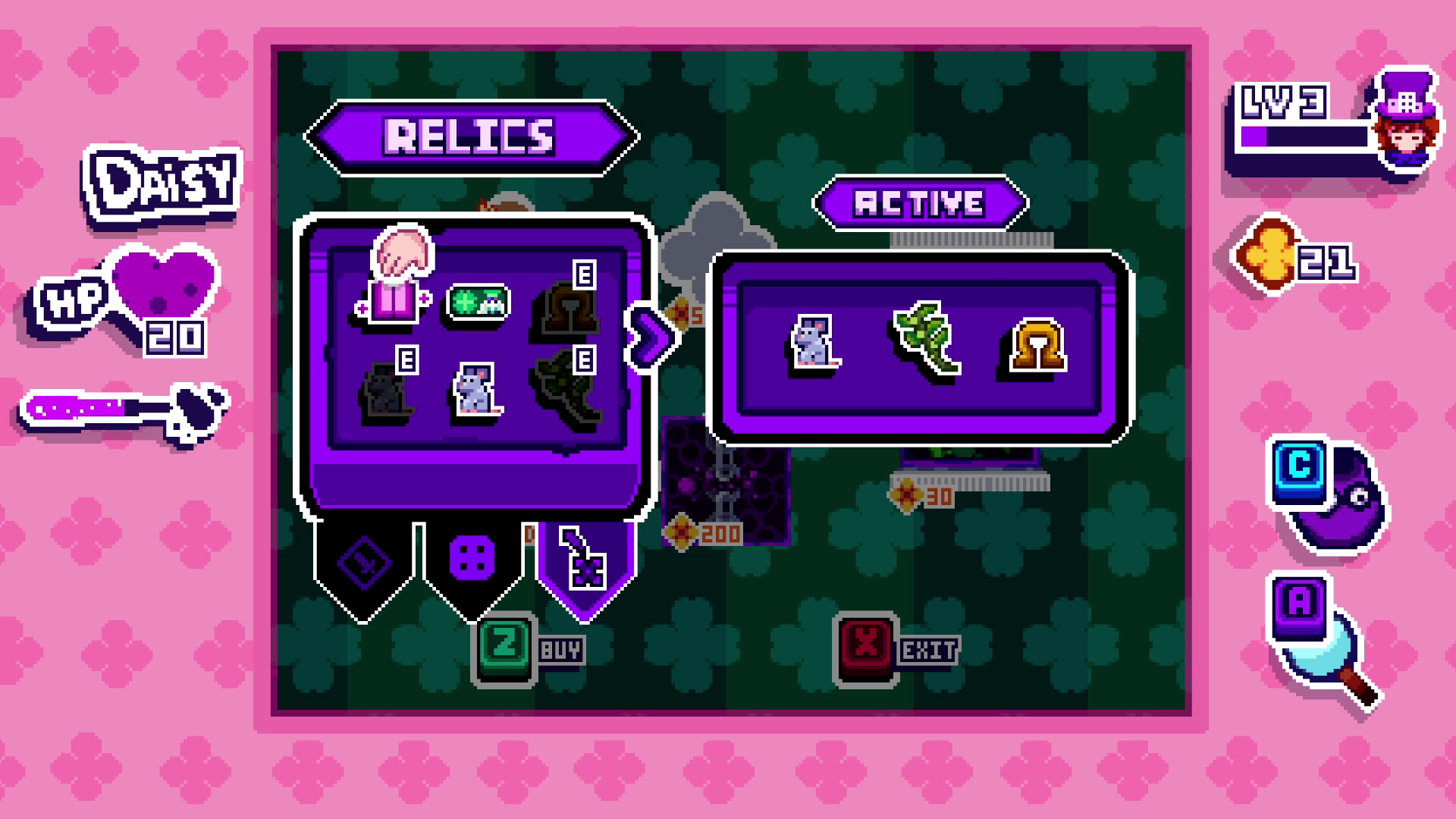
Task: Select the clover capsule relic
Action: 478,303
